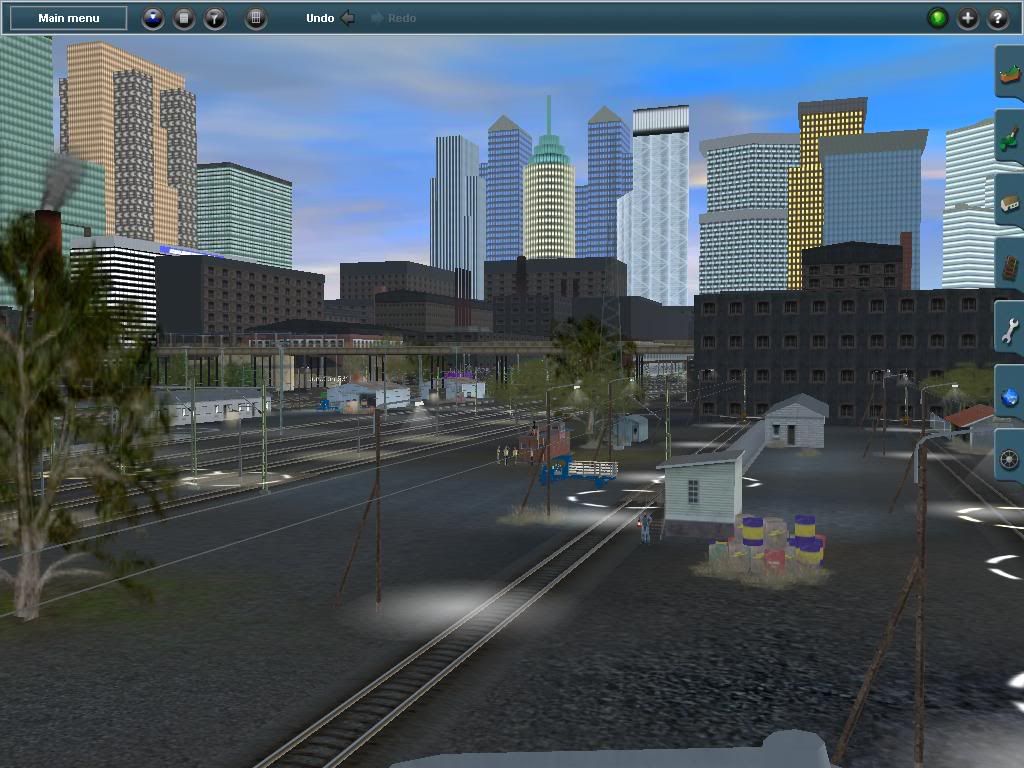
Task: Click the greyed-out Redo button
Action: coord(394,18)
